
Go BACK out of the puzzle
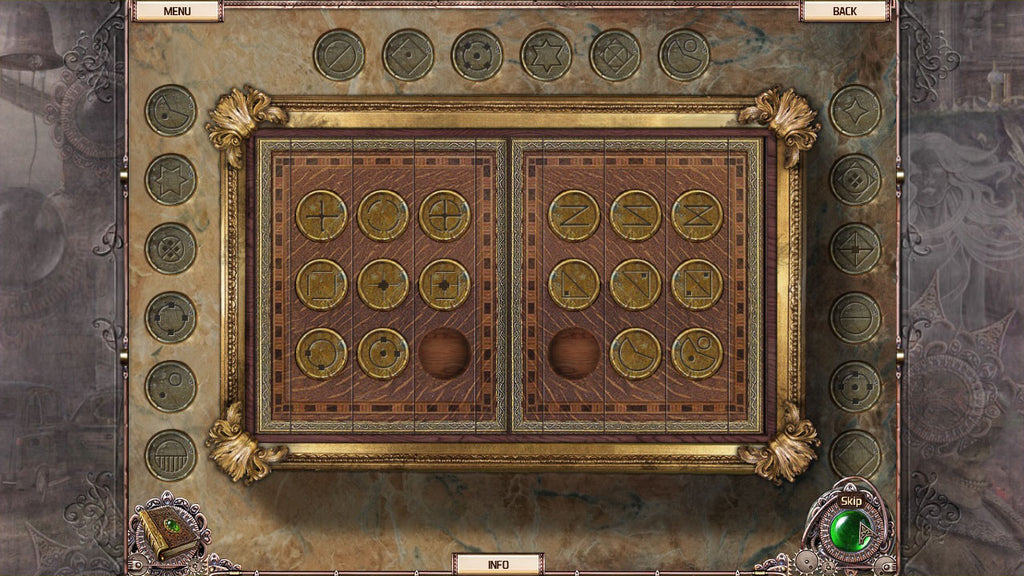844,11
